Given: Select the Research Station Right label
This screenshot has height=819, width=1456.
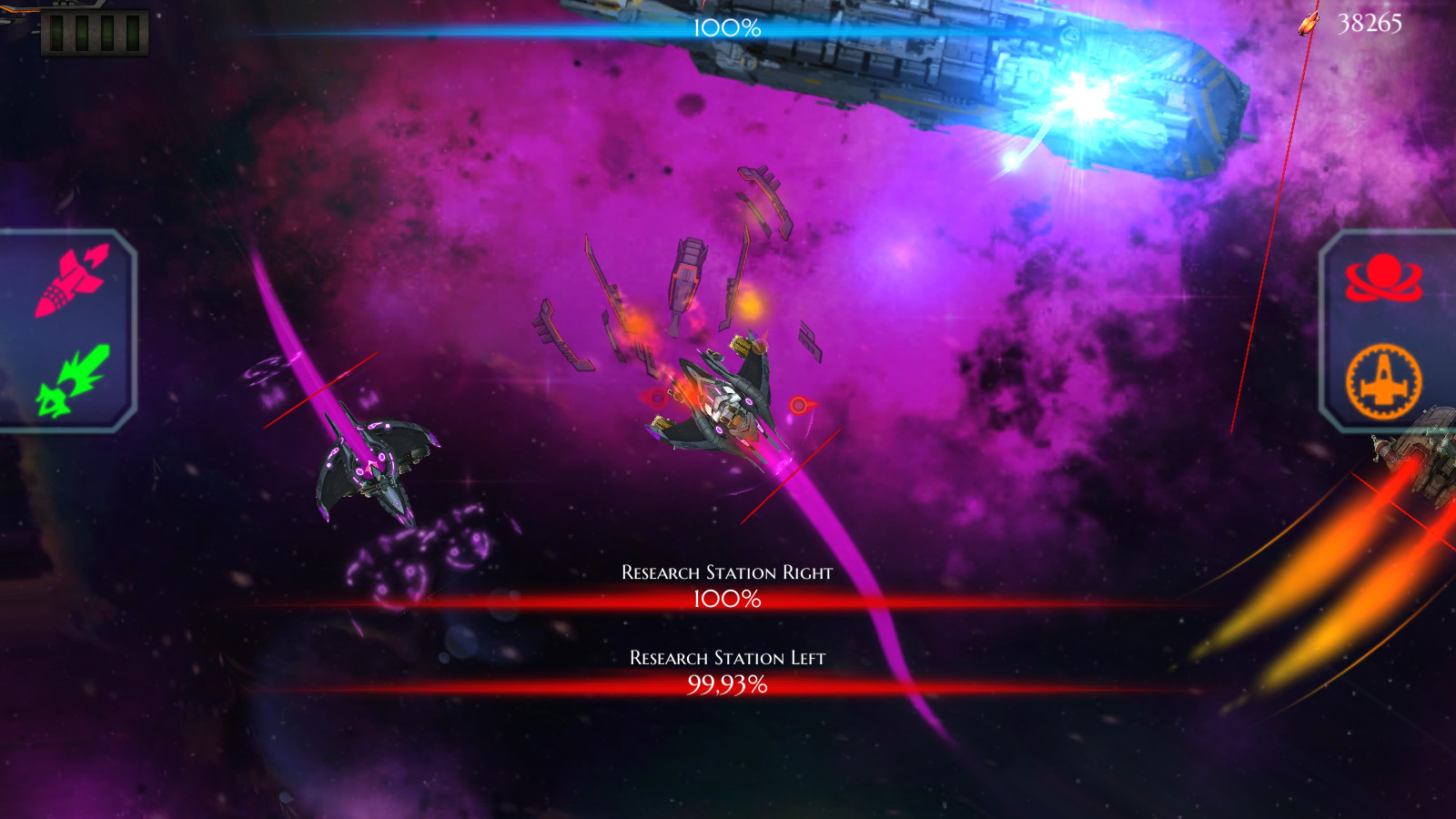Looking at the screenshot, I should click(x=726, y=573).
